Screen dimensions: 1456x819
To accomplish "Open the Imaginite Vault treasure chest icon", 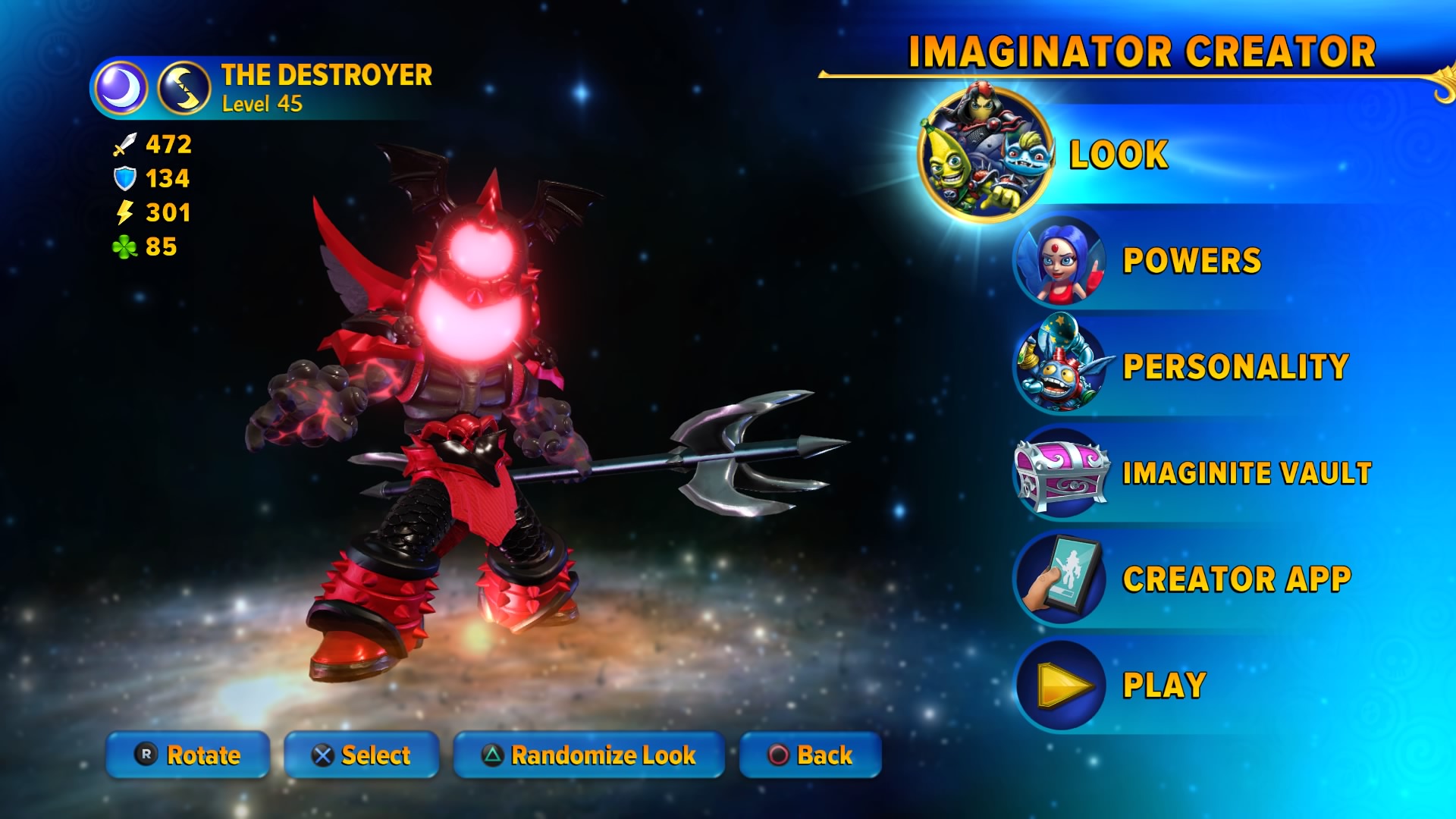I will click(x=1061, y=472).
